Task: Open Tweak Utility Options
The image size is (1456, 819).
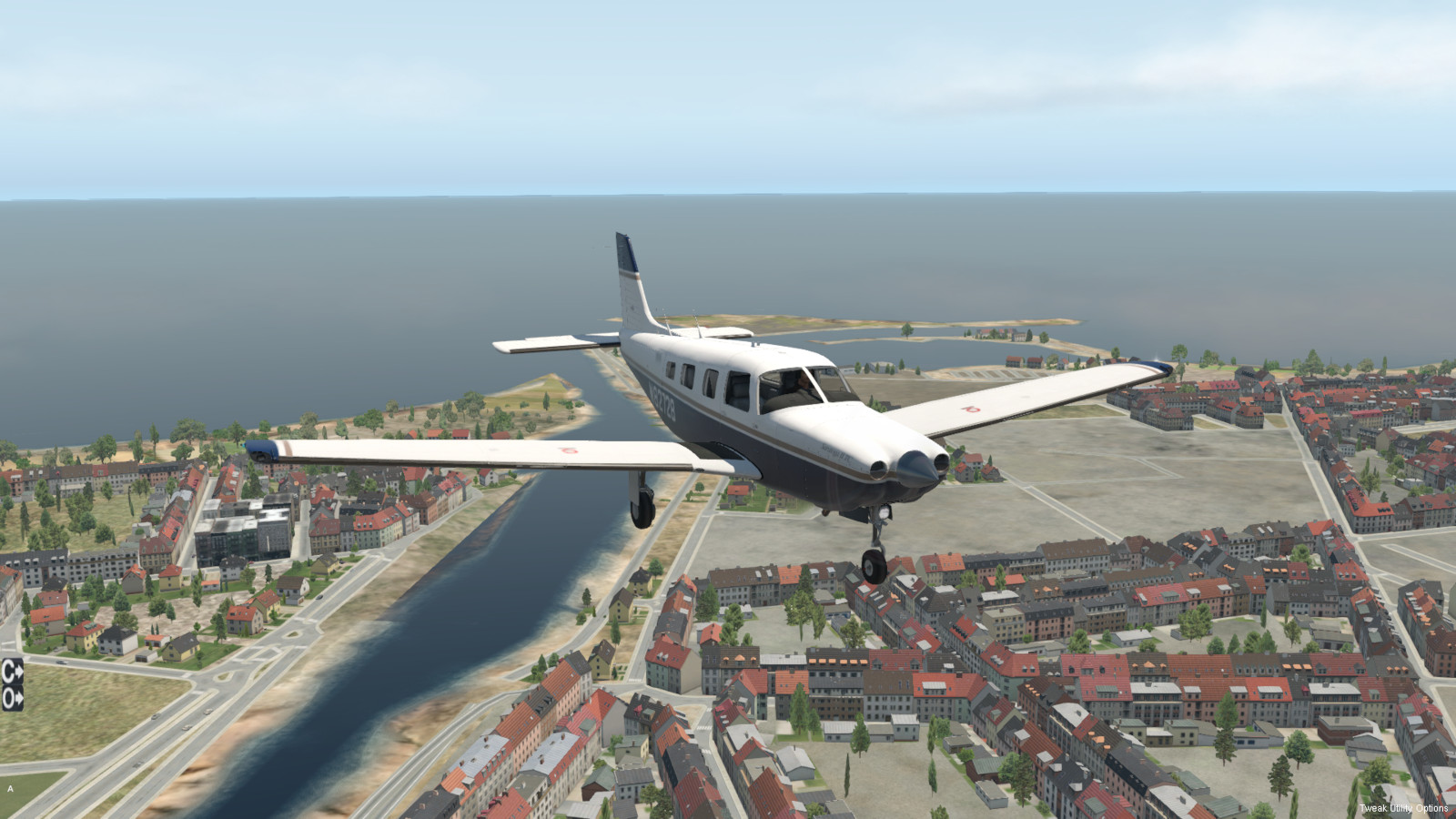Action: point(1403,808)
